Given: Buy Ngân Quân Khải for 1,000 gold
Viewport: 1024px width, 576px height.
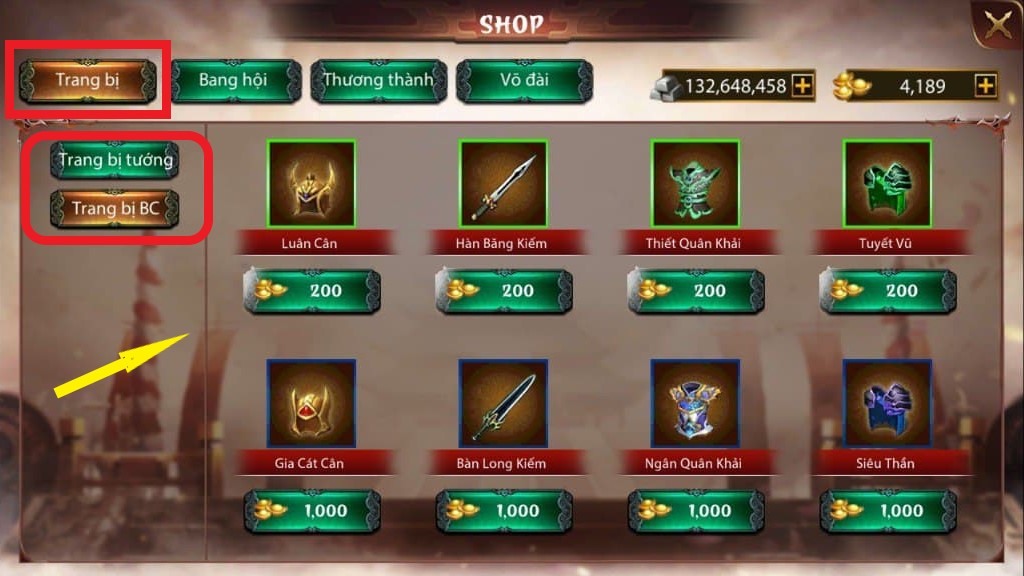Looking at the screenshot, I should point(696,511).
